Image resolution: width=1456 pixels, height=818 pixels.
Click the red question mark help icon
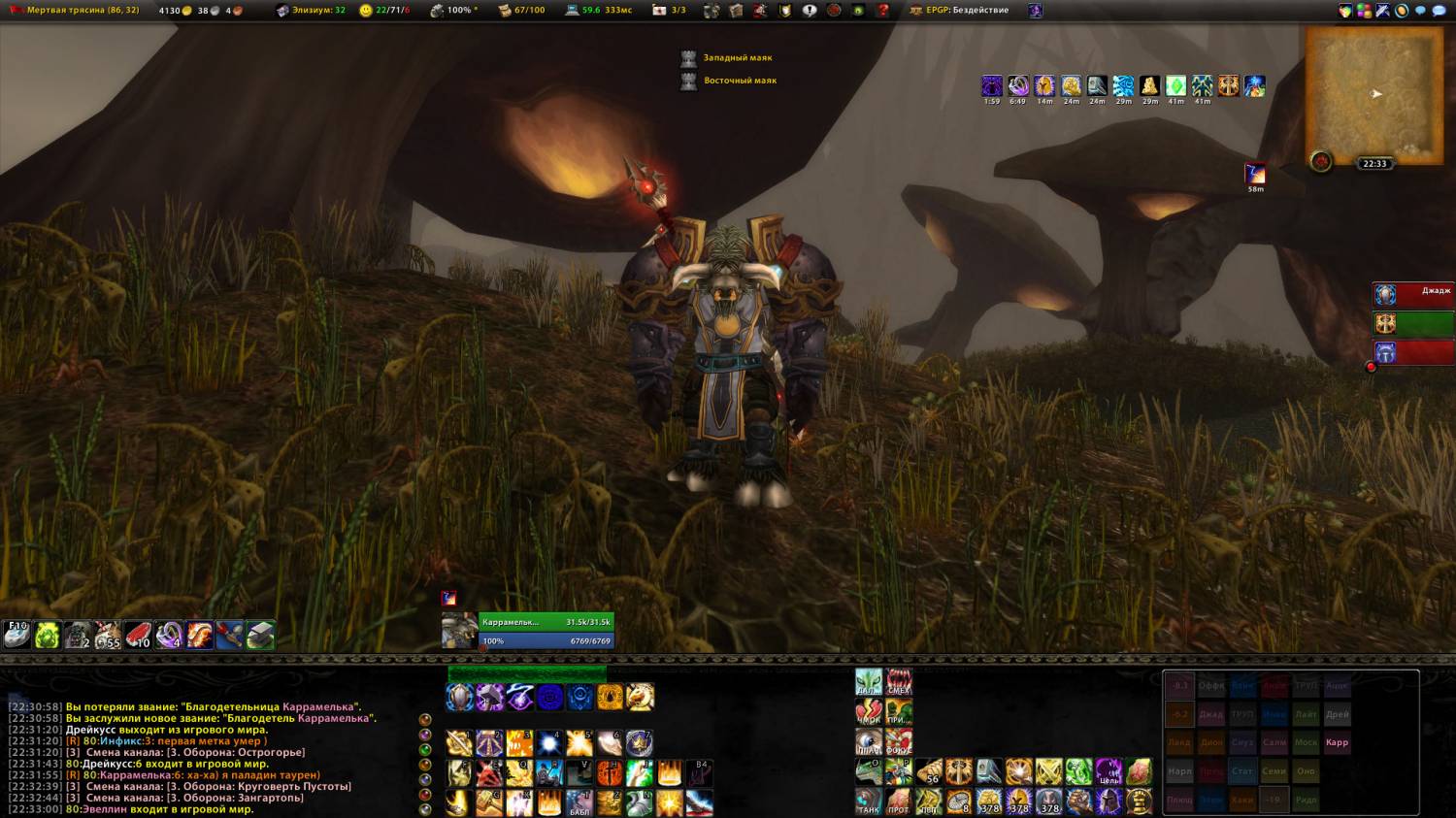point(883,11)
